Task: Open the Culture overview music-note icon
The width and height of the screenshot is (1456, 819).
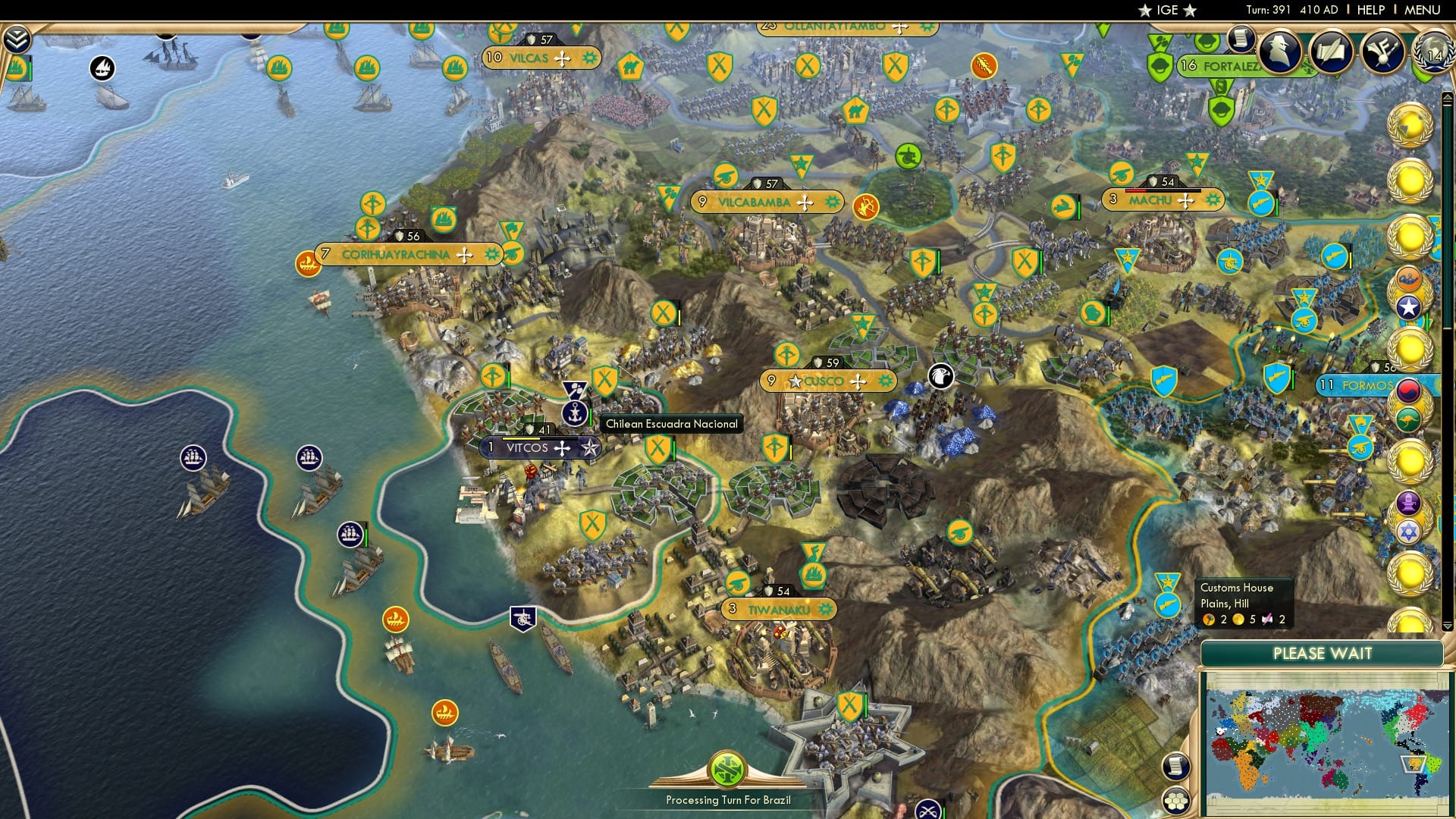Action: [1382, 51]
